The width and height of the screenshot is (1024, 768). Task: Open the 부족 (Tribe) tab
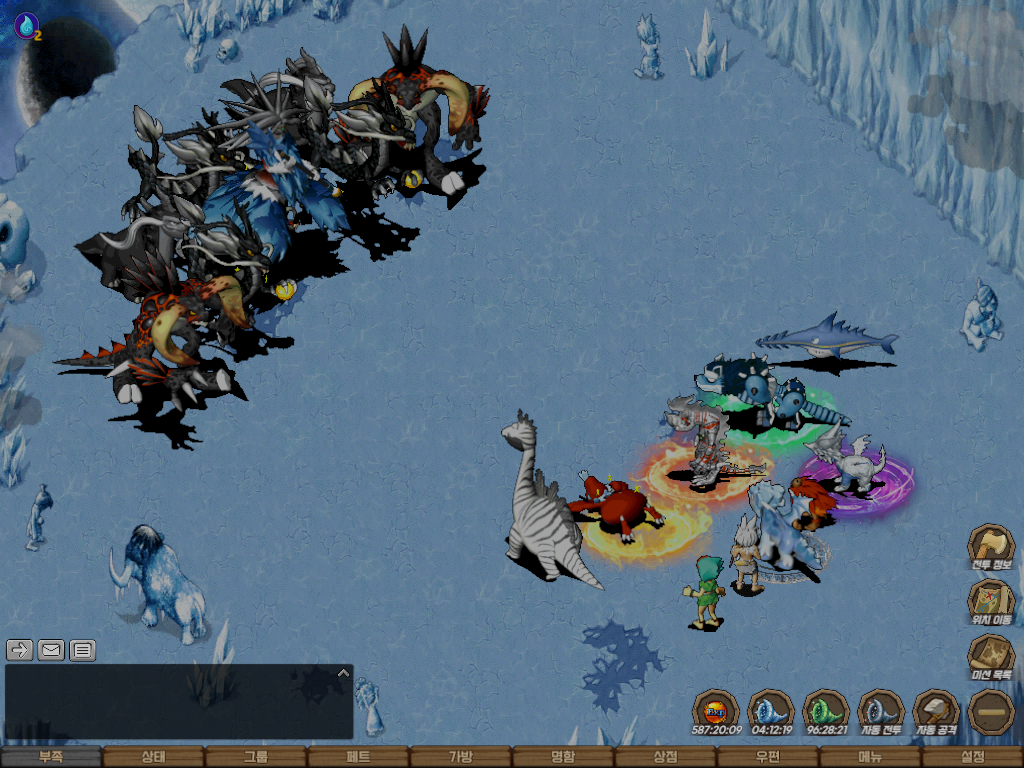[x=51, y=758]
